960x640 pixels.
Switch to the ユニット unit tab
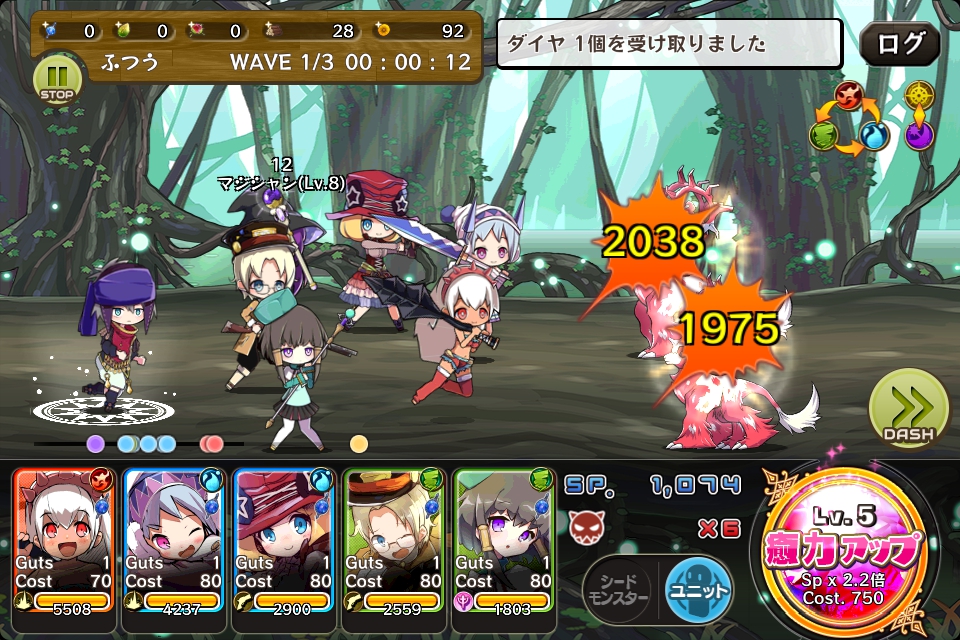pos(698,589)
